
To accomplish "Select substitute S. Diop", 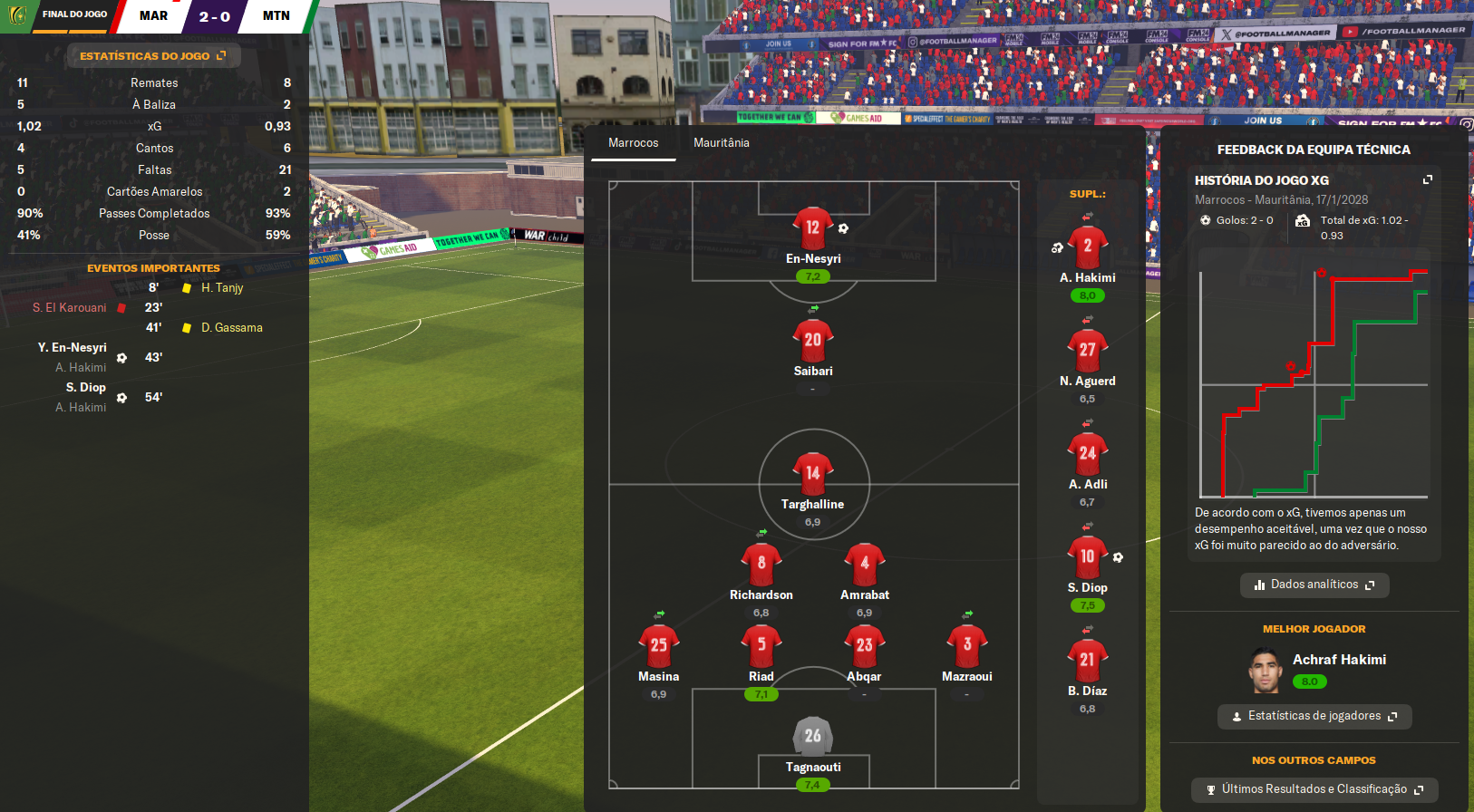I will [x=1087, y=556].
